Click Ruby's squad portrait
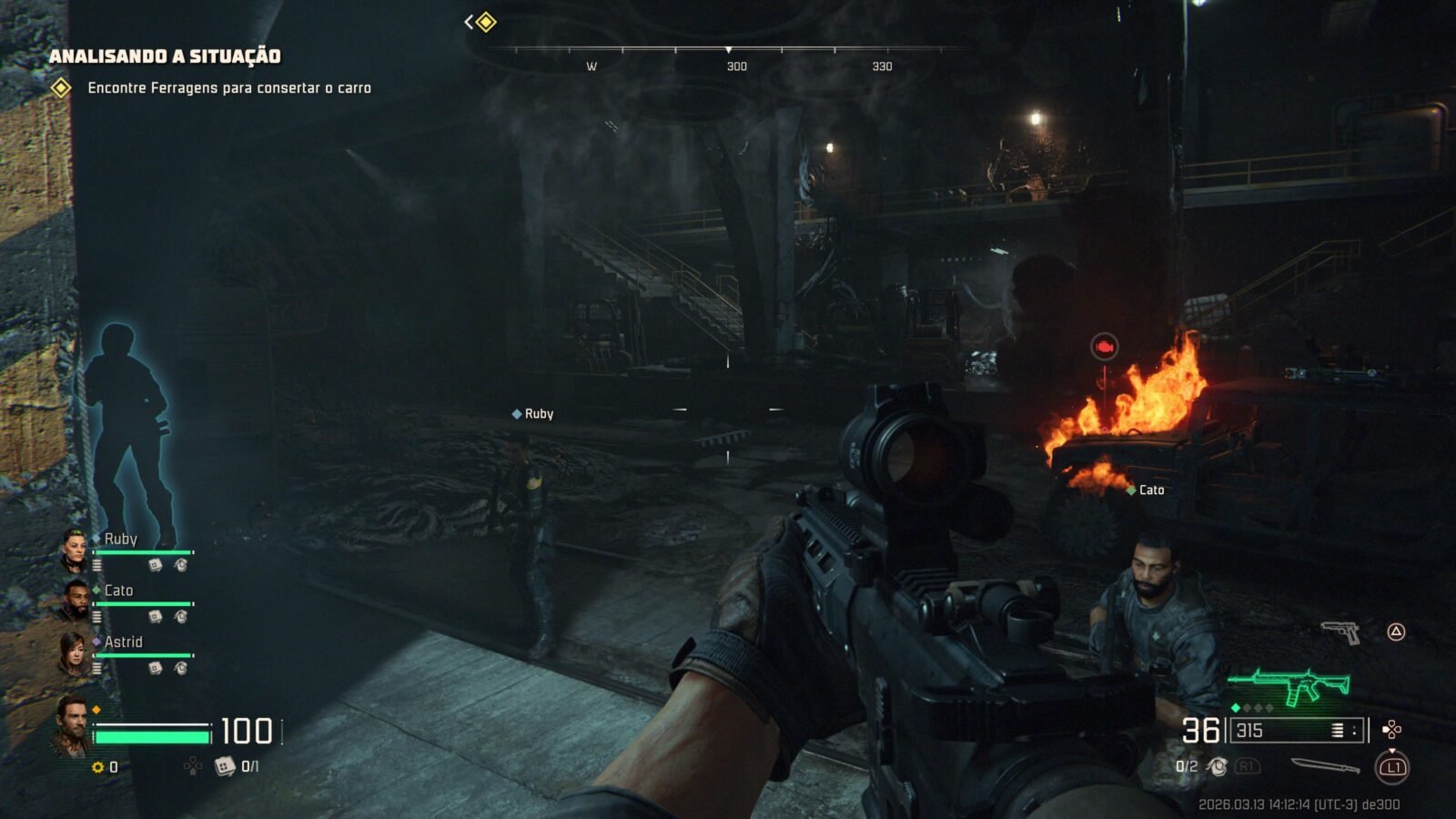Screen dimensions: 1456x819 point(74,548)
